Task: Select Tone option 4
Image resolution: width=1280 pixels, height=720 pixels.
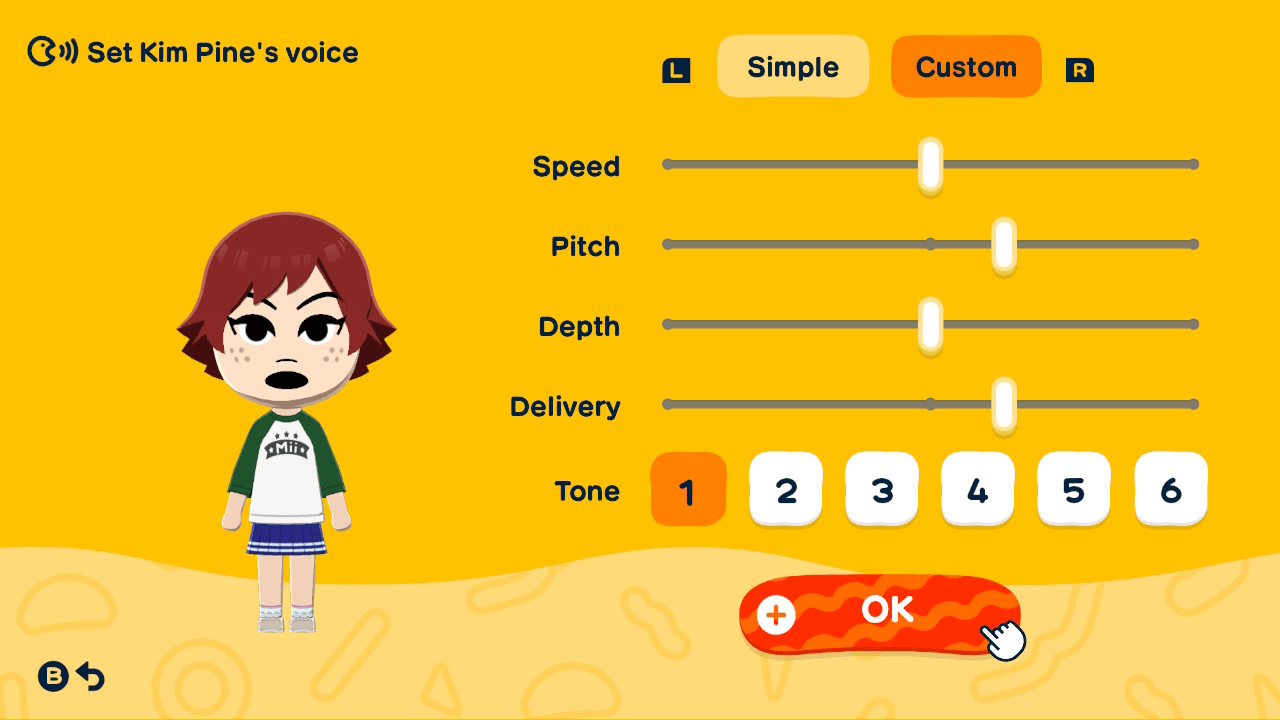Action: click(978, 489)
